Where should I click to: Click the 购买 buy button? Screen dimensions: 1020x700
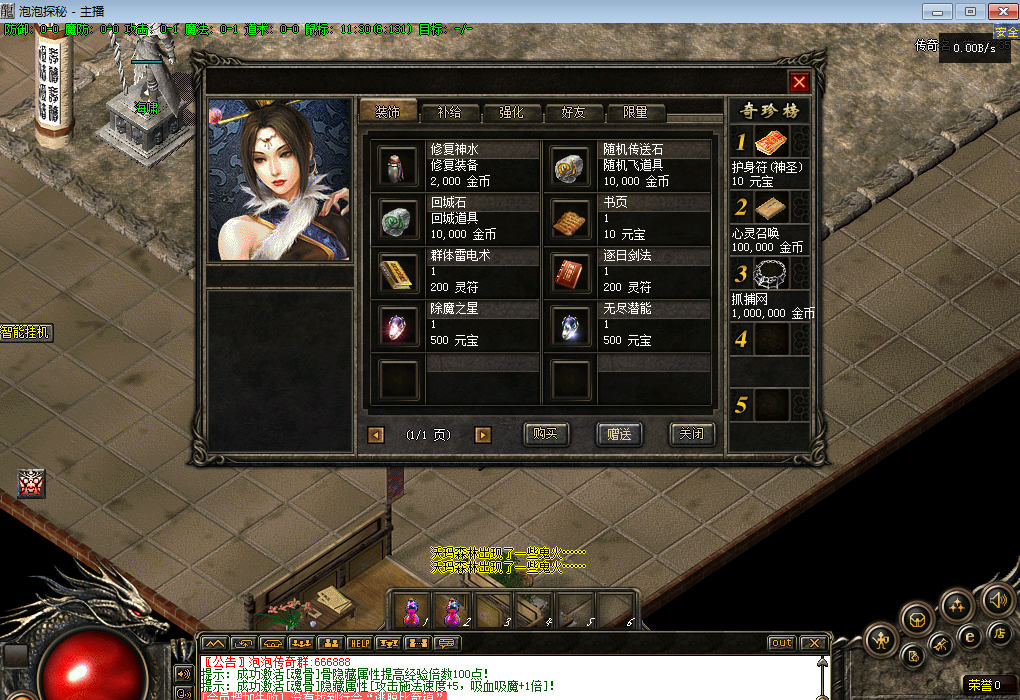point(546,434)
